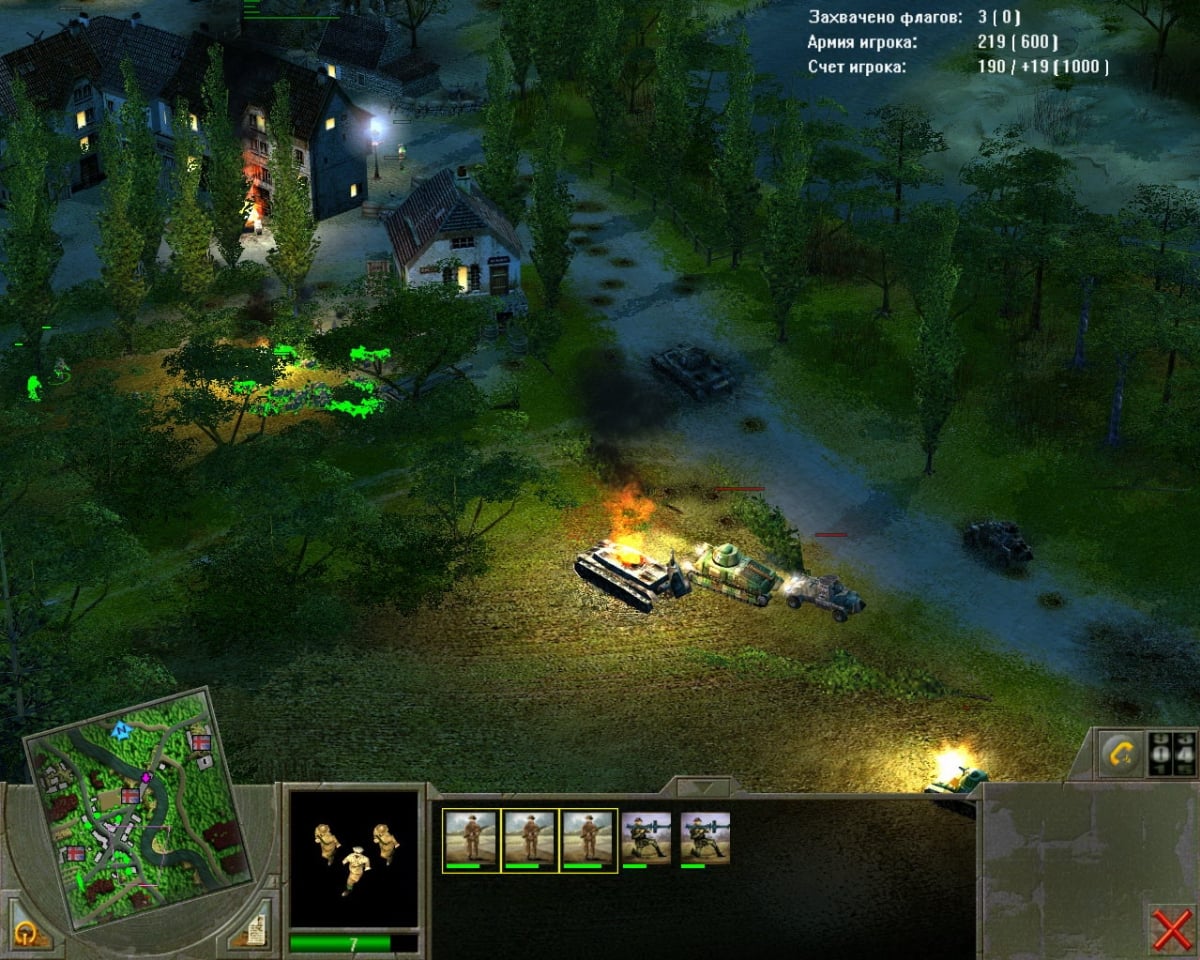
Task: Select the squad portrait with three soldiers
Action: [x=353, y=858]
